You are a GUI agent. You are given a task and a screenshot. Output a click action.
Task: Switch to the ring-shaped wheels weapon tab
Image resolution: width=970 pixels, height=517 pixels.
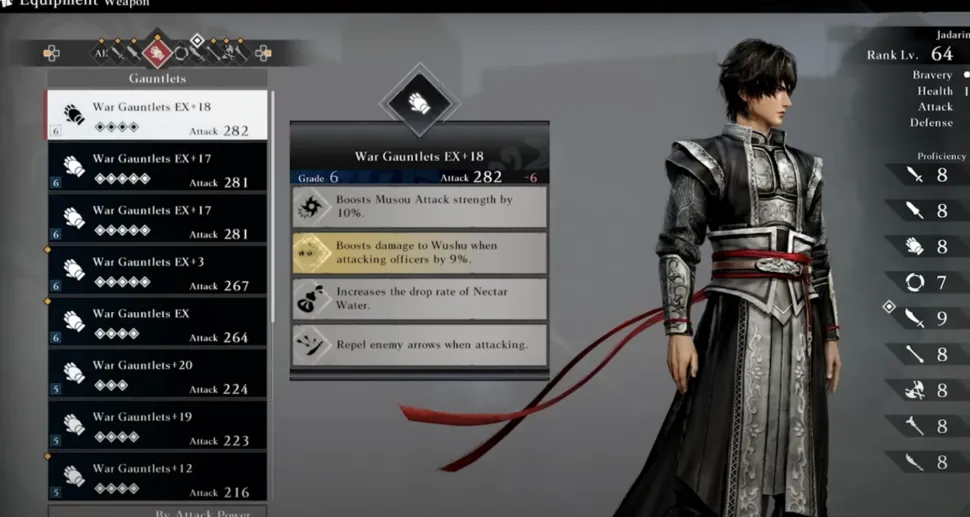tap(181, 52)
